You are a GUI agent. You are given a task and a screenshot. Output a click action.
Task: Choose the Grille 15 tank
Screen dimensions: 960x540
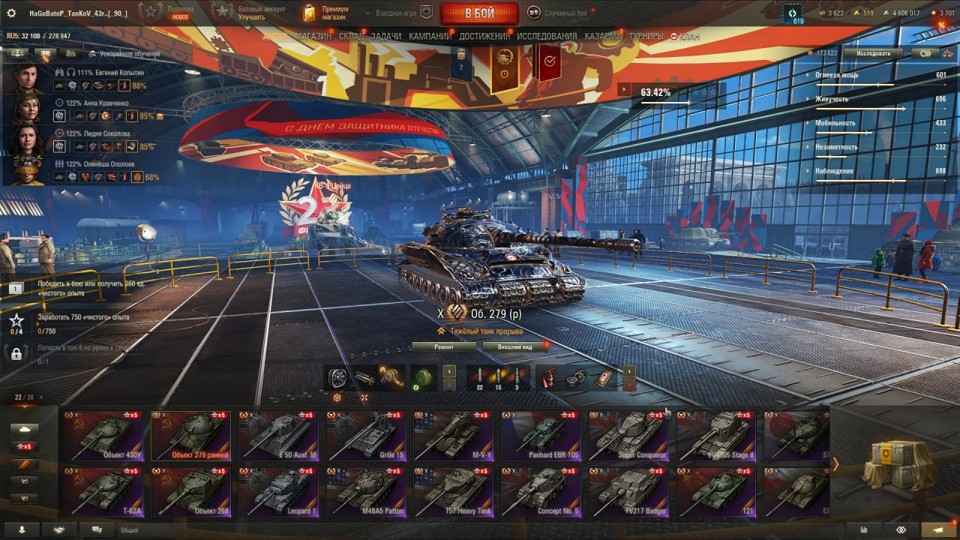pyautogui.click(x=366, y=435)
